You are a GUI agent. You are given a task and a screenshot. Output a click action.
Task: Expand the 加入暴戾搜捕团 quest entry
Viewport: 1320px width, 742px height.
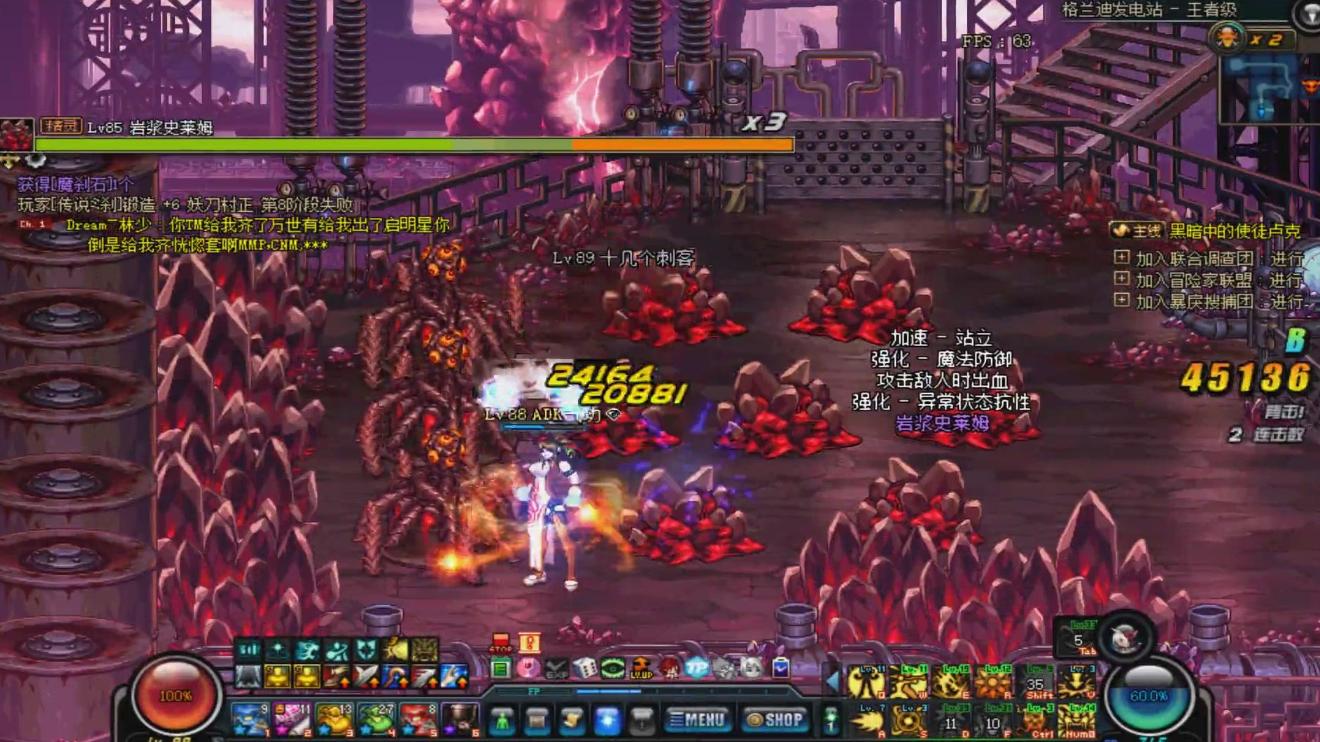coord(1122,300)
